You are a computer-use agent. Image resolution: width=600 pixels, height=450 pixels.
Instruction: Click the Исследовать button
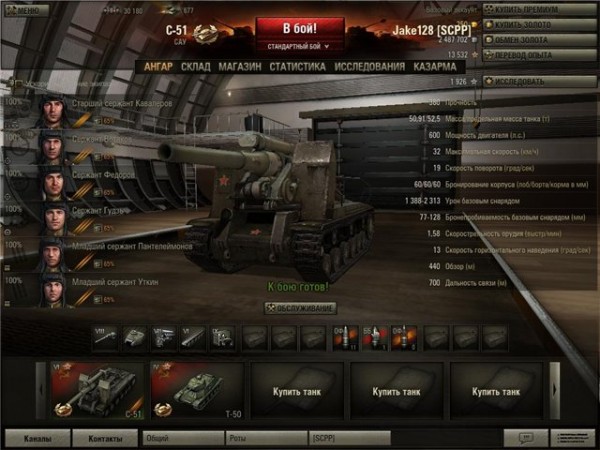click(x=540, y=81)
